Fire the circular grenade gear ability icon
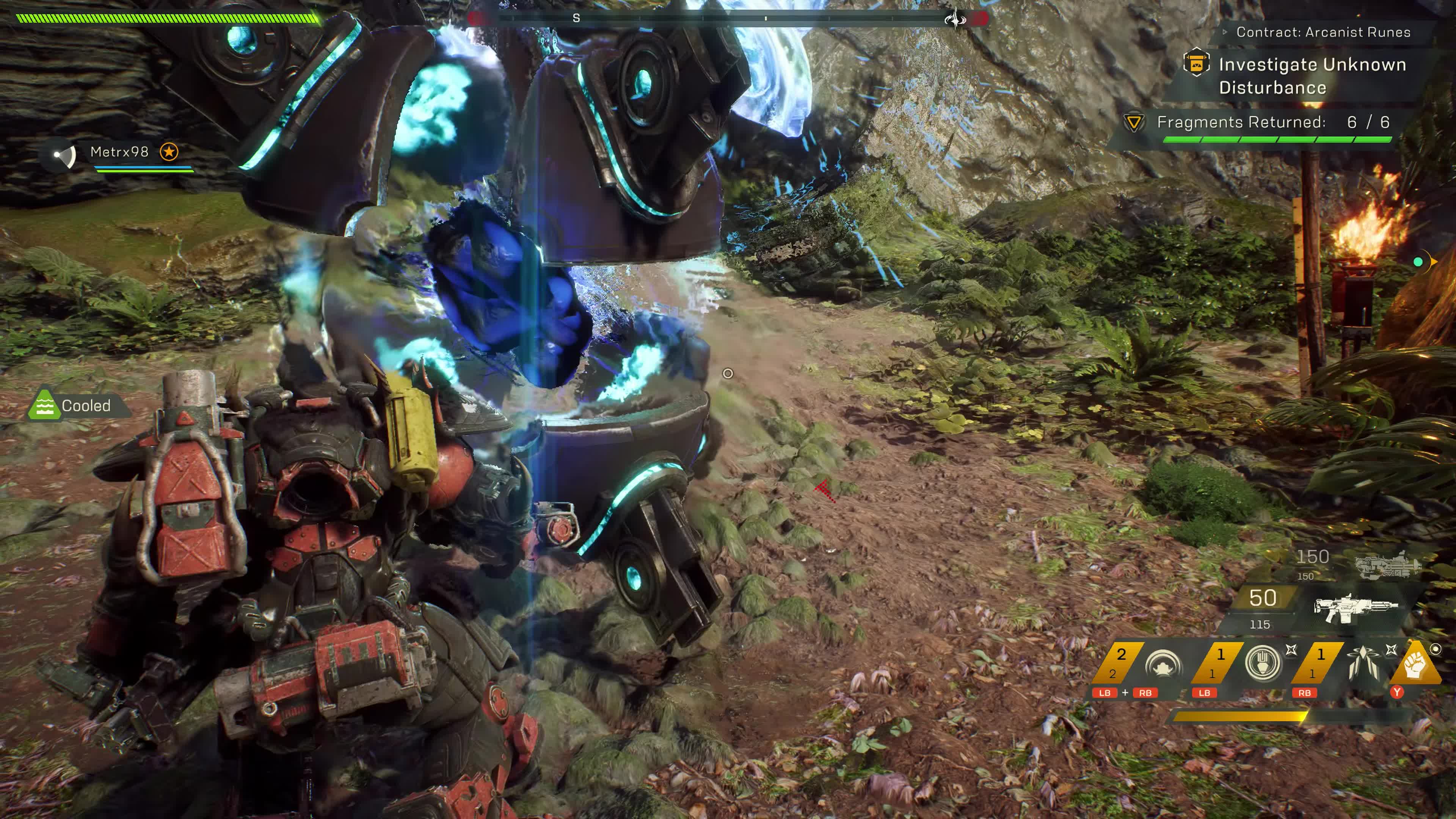Image resolution: width=1456 pixels, height=819 pixels. pyautogui.click(x=1262, y=662)
